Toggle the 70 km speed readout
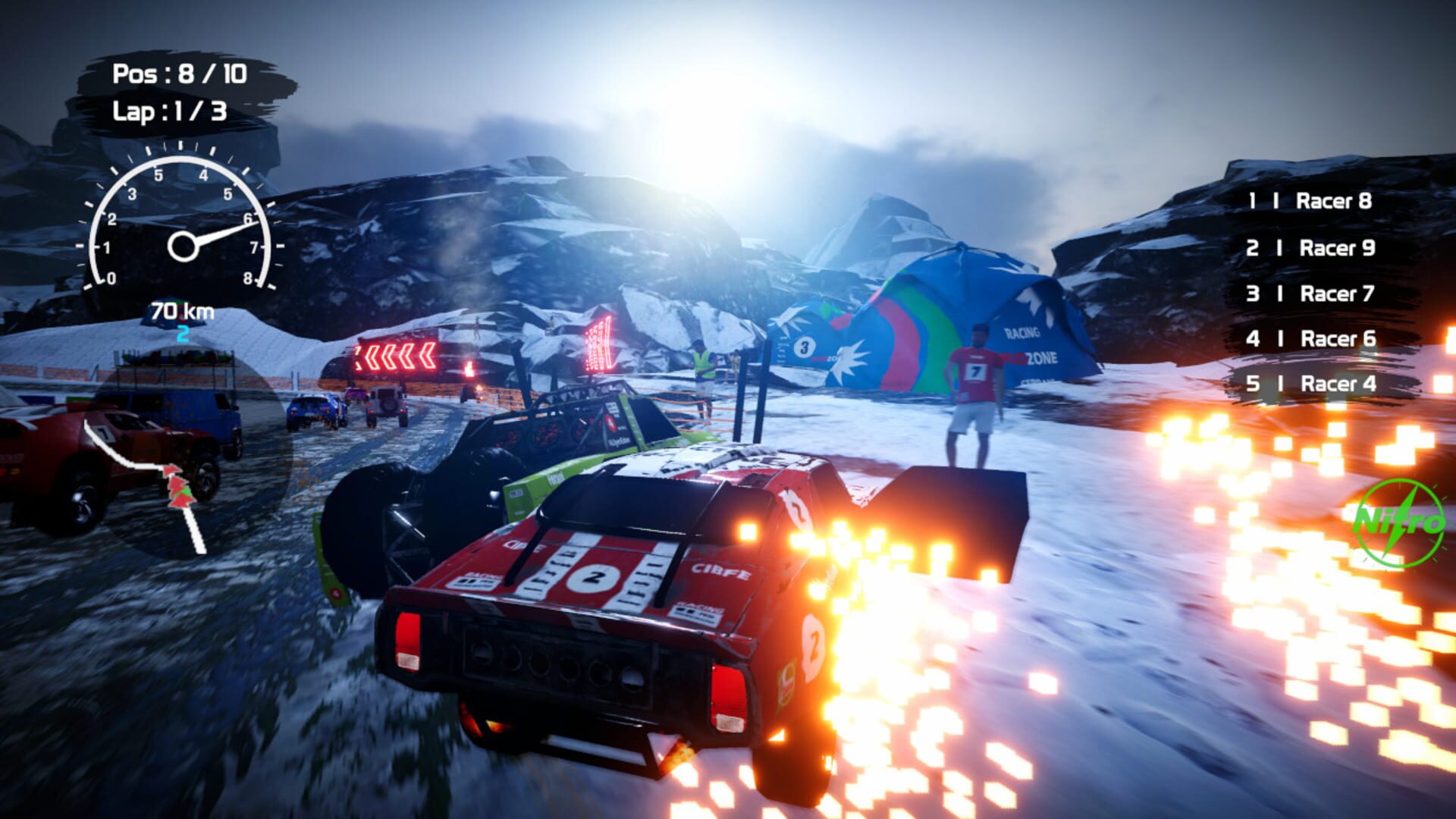1456x819 pixels. 180,310
